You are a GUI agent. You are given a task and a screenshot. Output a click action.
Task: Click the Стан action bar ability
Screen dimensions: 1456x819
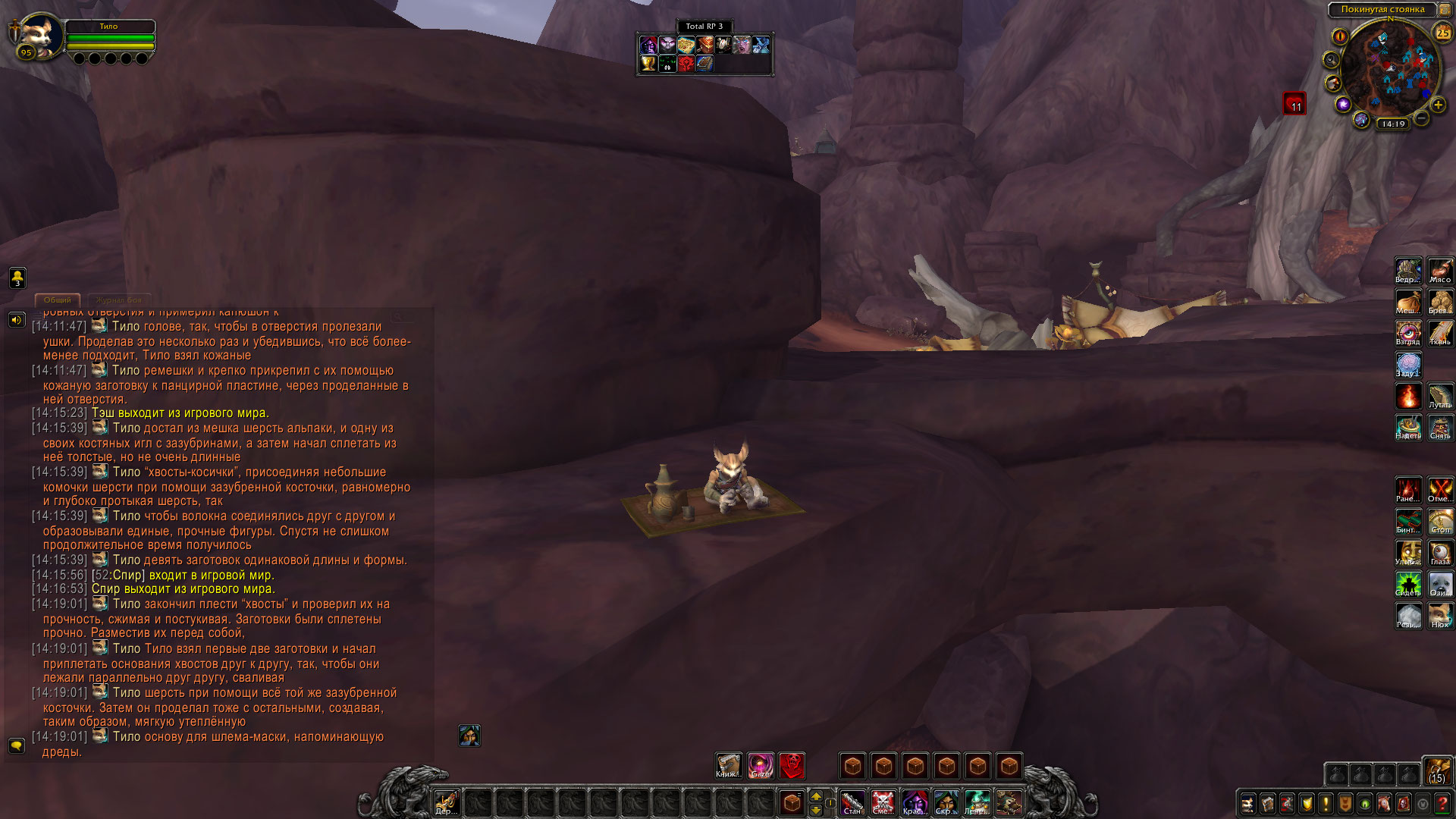coord(852,802)
